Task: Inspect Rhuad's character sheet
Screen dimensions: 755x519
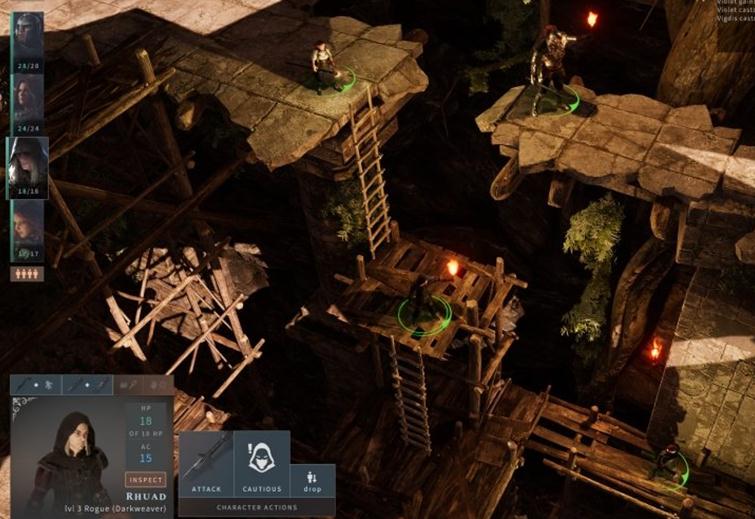Action: coord(145,479)
